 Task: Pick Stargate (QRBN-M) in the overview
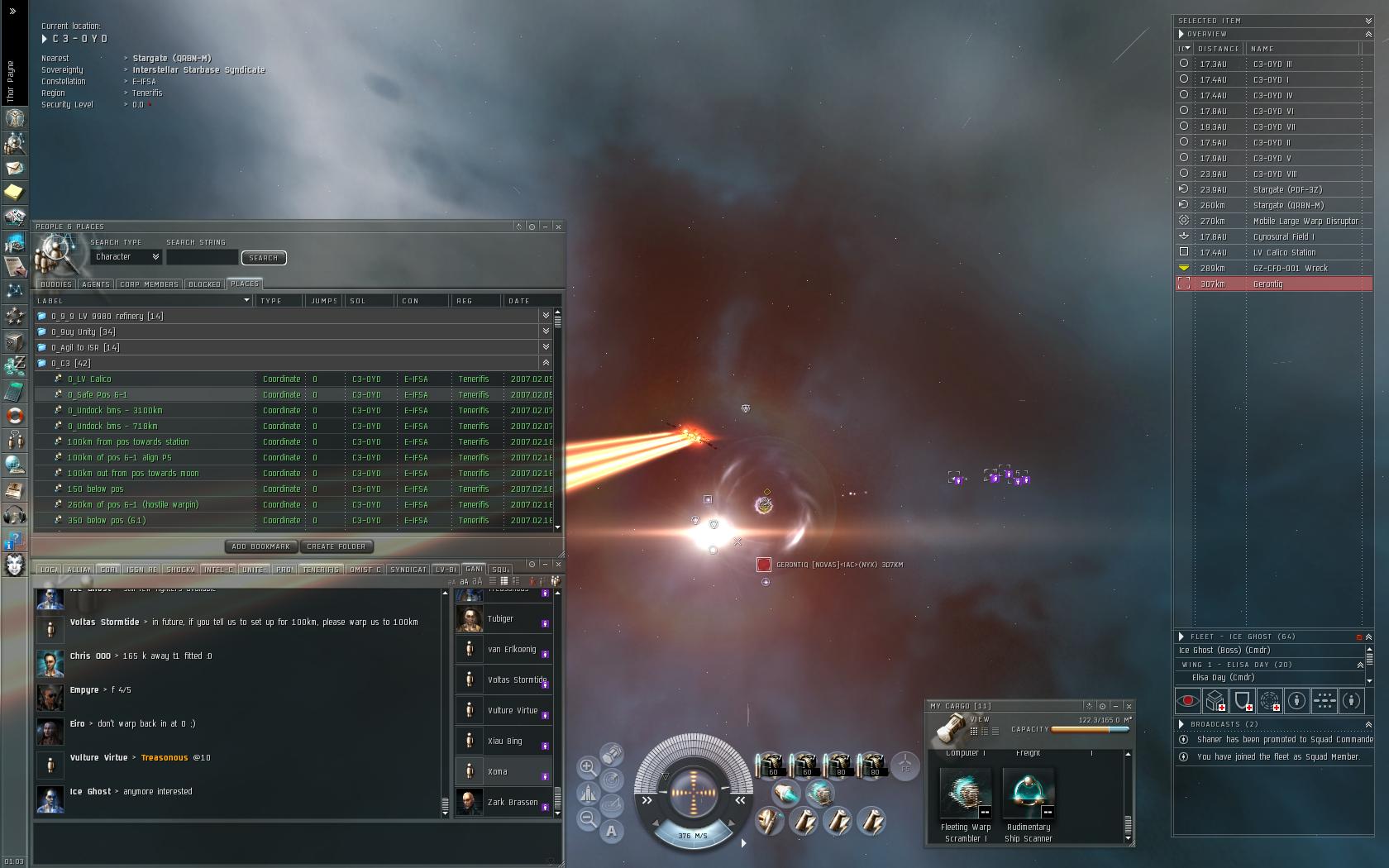coord(1287,206)
